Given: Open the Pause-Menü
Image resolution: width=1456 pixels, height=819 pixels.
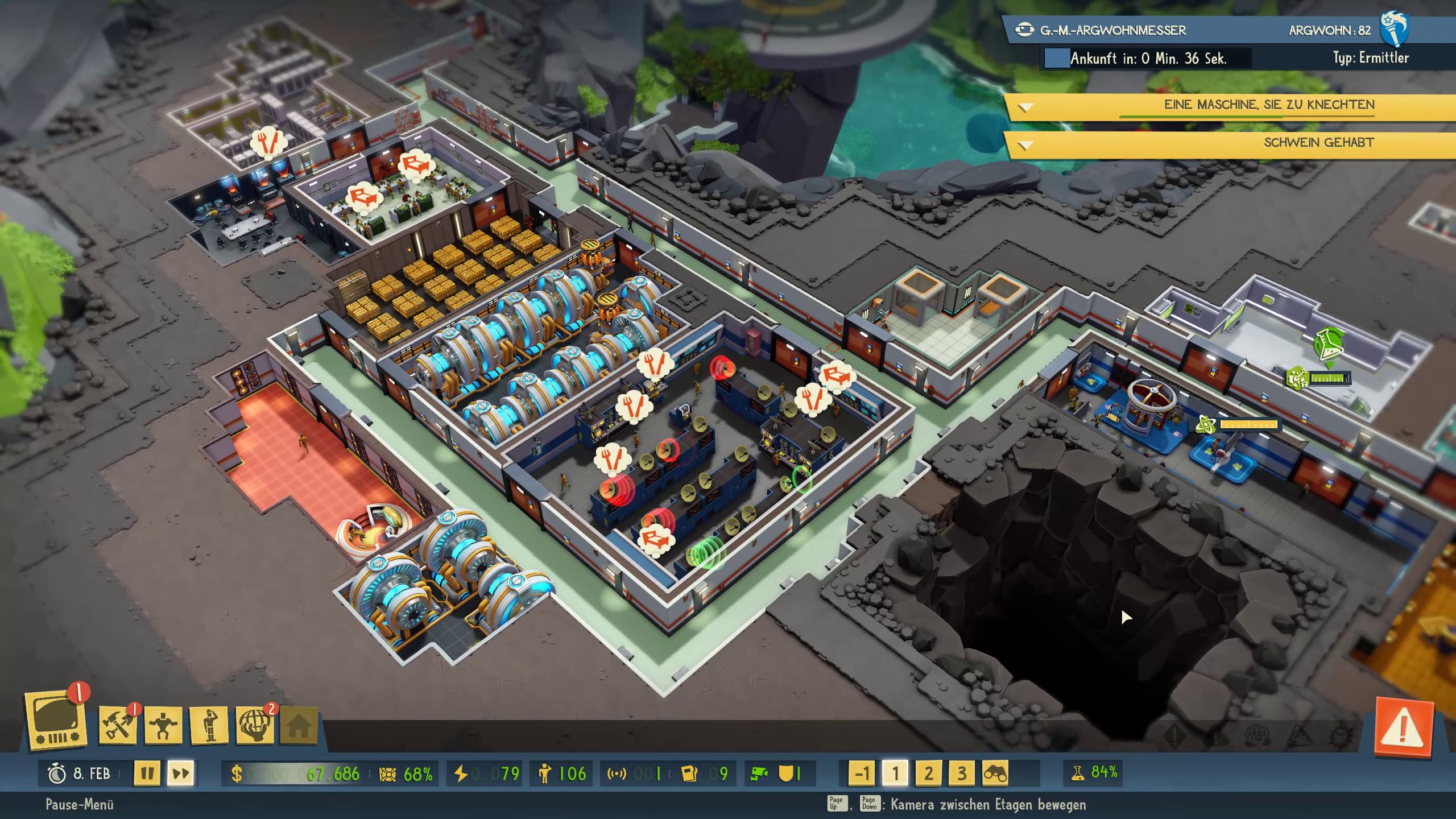Looking at the screenshot, I should point(80,804).
